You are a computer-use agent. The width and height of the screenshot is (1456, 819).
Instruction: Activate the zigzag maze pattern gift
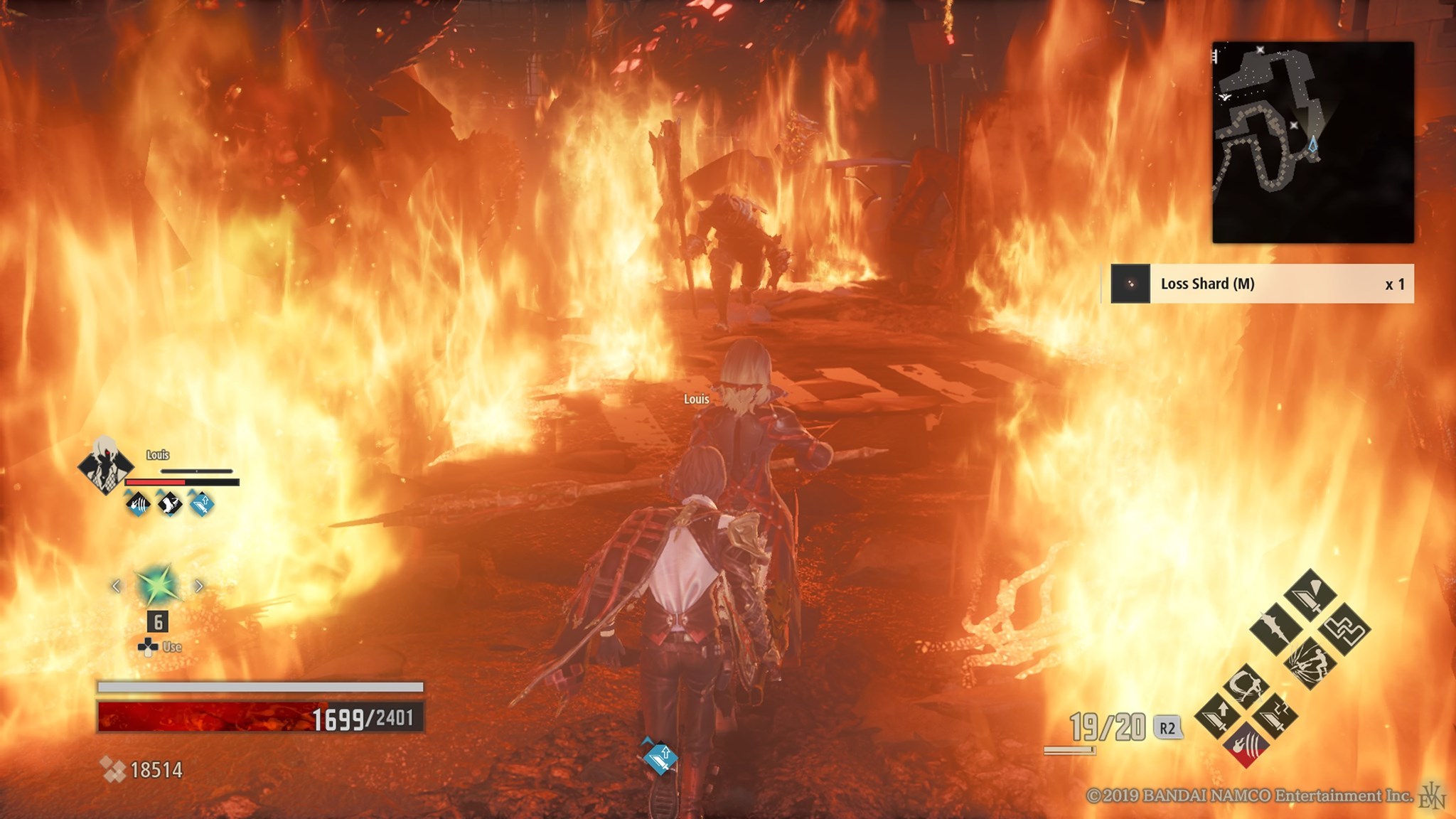tap(1345, 629)
